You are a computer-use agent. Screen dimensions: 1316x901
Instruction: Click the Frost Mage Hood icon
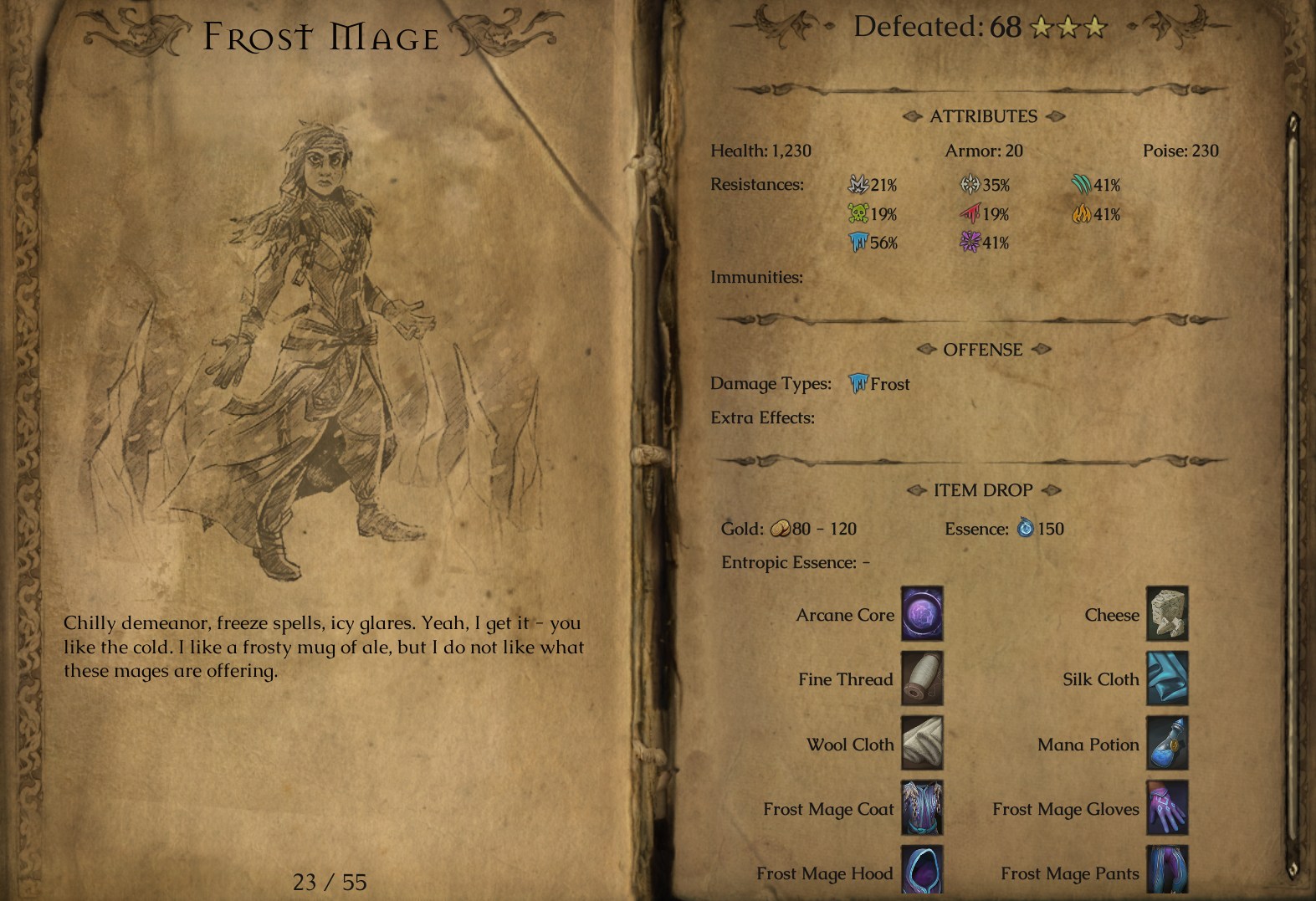[x=922, y=870]
